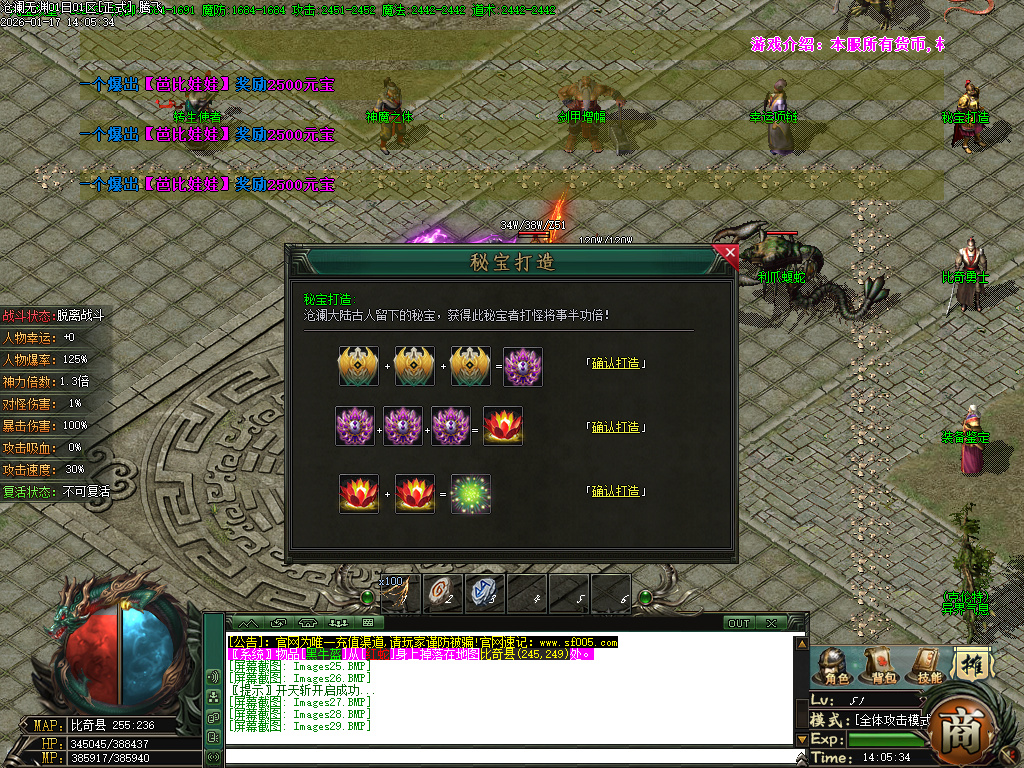Open the 角色 character panel
The image size is (1024, 768).
click(x=832, y=666)
